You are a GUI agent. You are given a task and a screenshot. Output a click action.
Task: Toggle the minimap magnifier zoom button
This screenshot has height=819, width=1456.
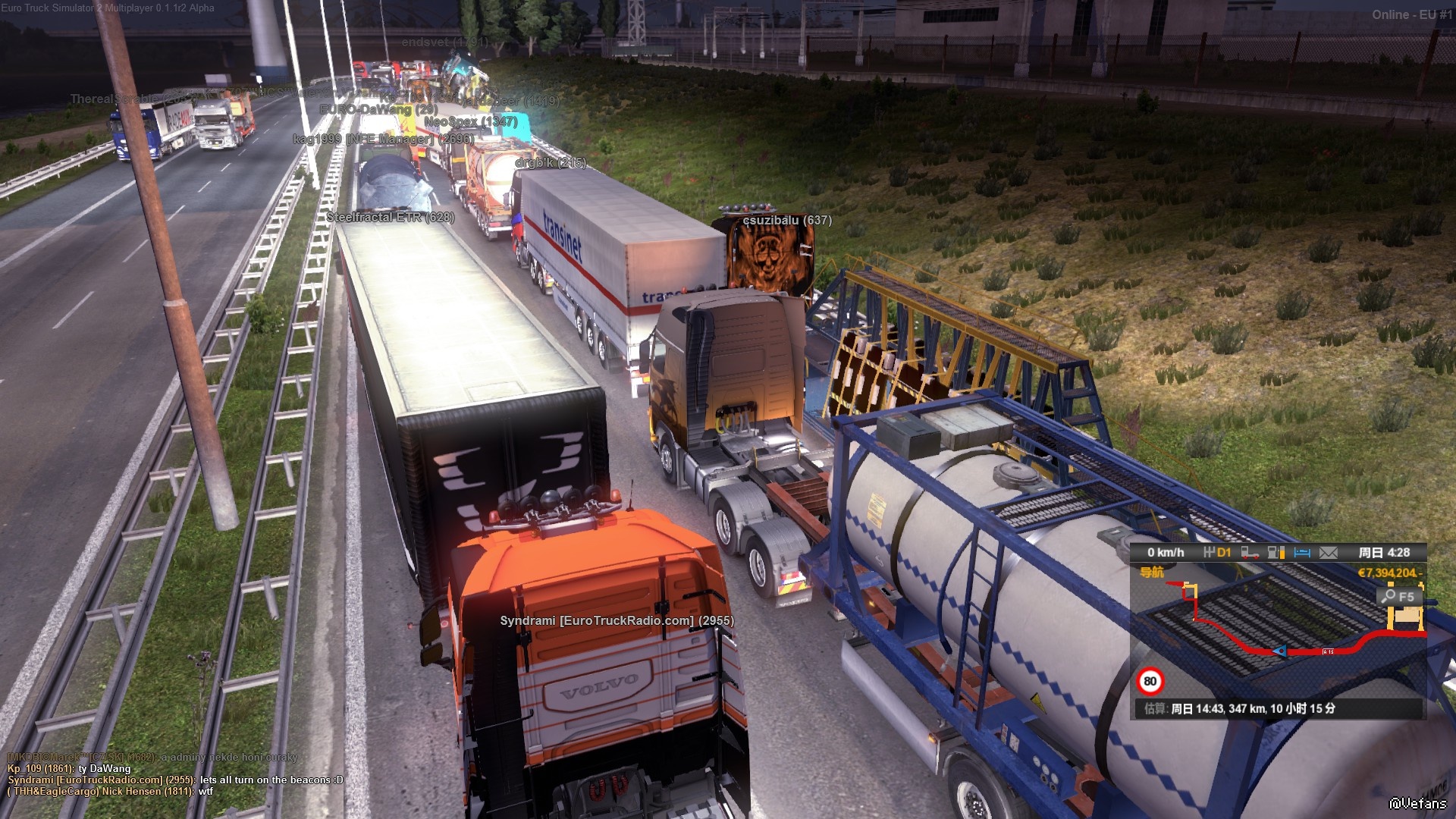point(1398,597)
